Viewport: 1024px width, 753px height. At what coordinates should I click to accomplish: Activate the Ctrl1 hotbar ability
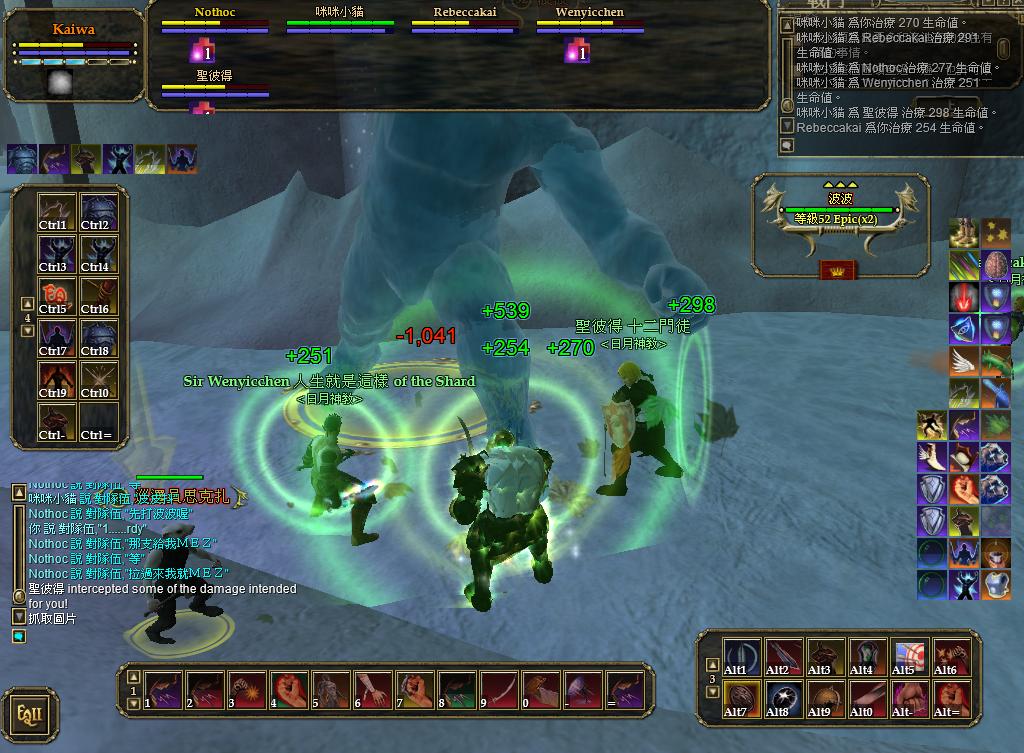pos(53,213)
